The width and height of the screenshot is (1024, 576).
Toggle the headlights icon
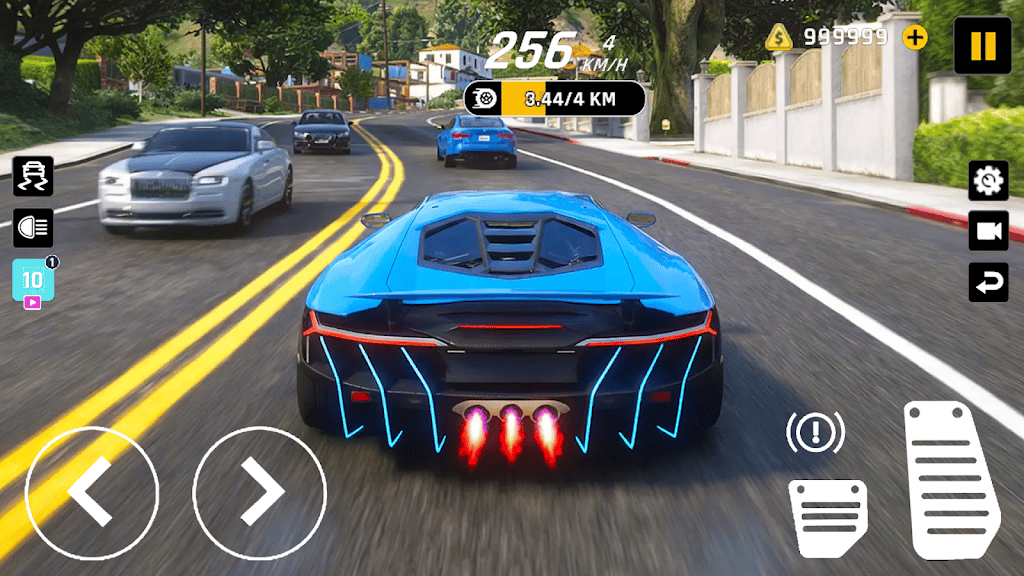pos(33,228)
